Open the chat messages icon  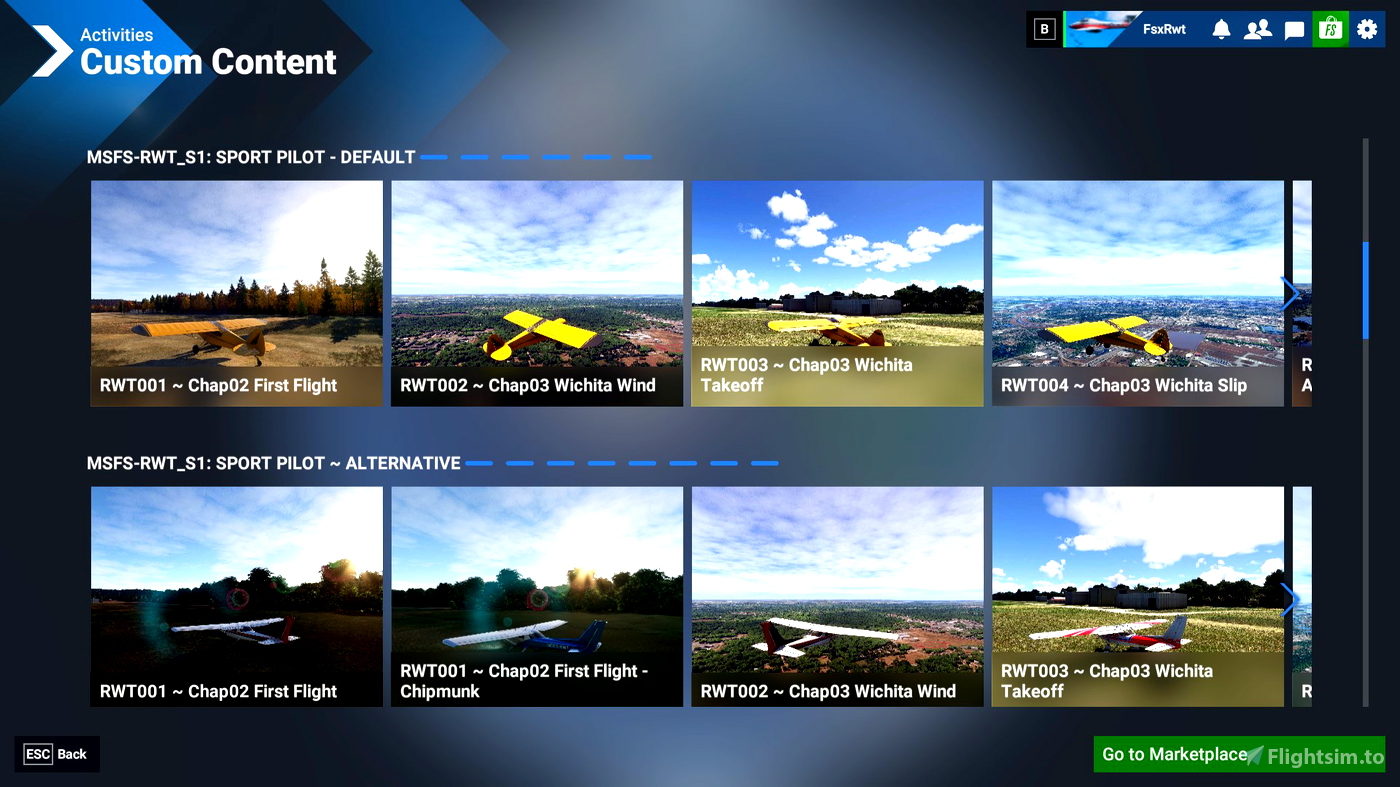[1293, 29]
